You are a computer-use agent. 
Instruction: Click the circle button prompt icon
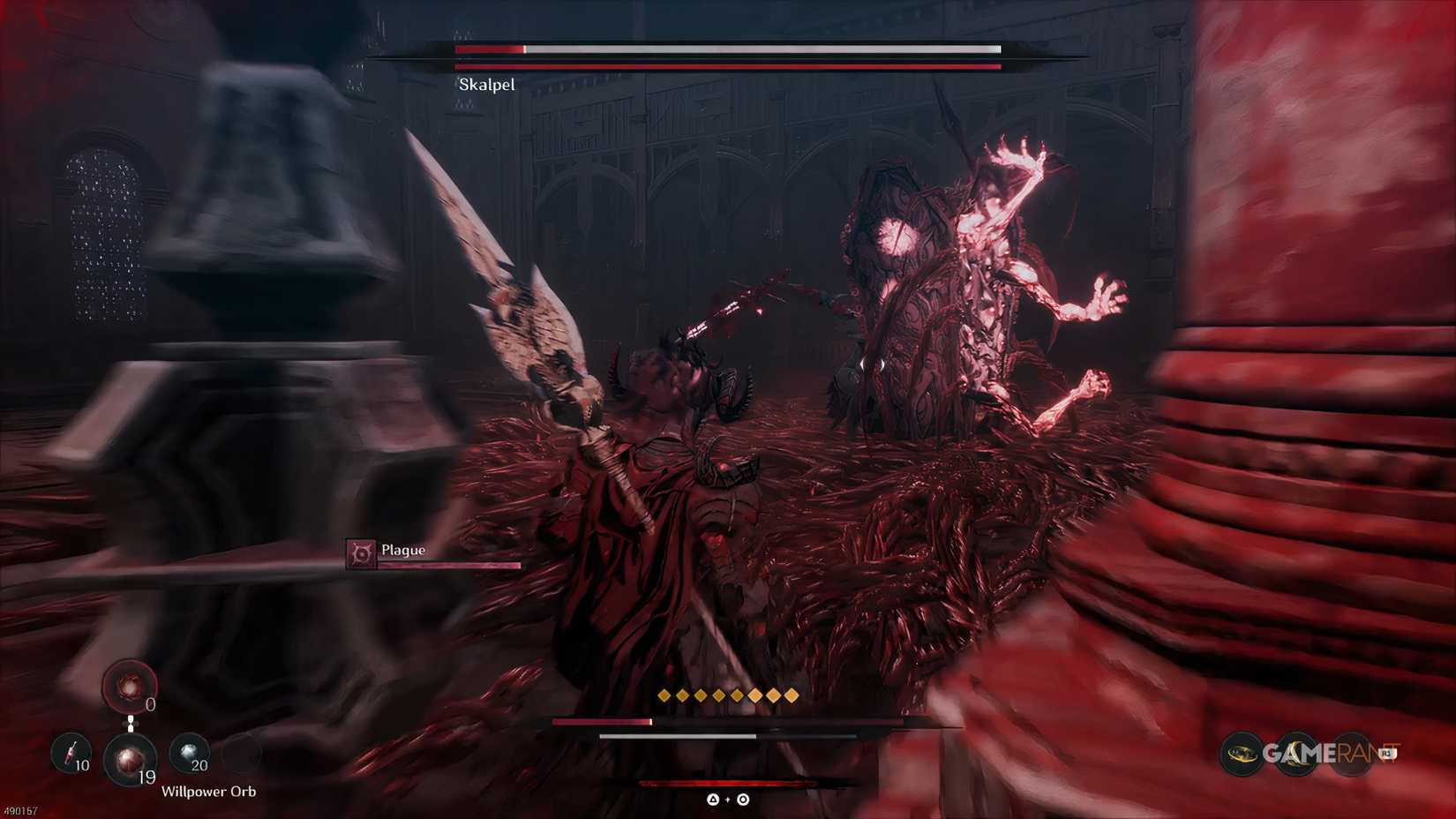coord(744,800)
